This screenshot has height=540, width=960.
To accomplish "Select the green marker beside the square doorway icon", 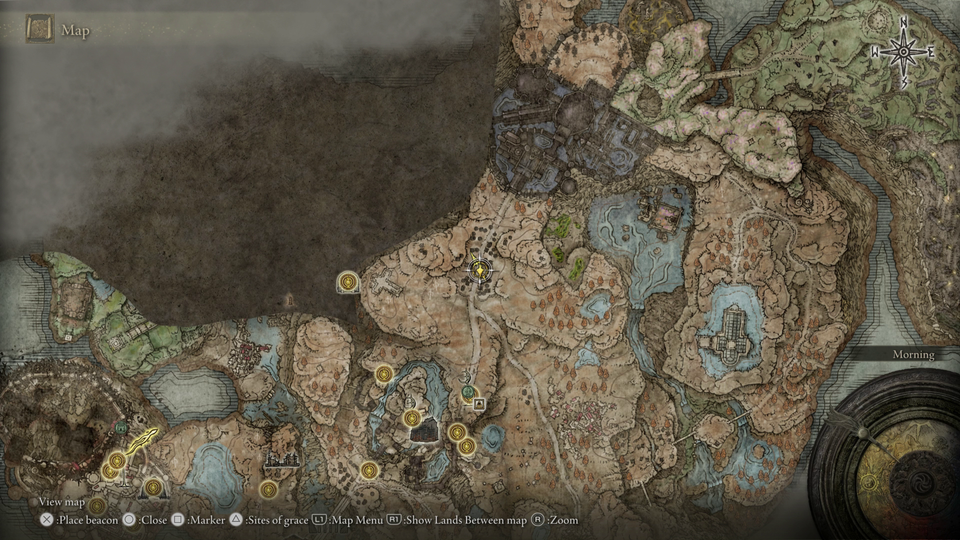I will [468, 392].
